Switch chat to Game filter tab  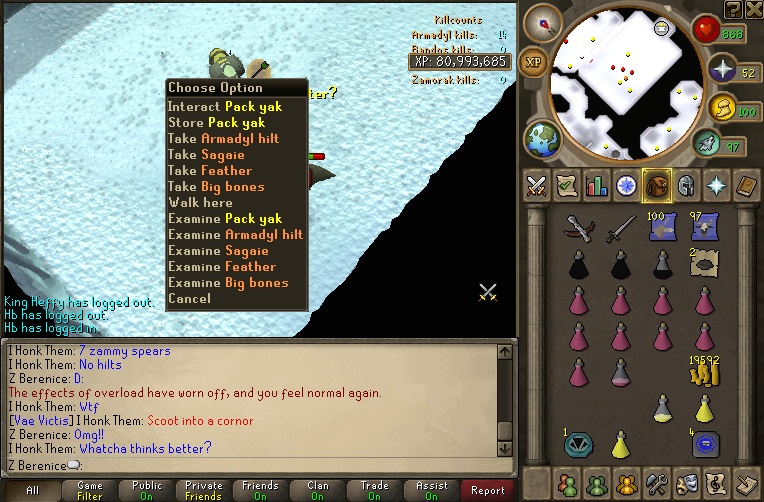(x=89, y=490)
